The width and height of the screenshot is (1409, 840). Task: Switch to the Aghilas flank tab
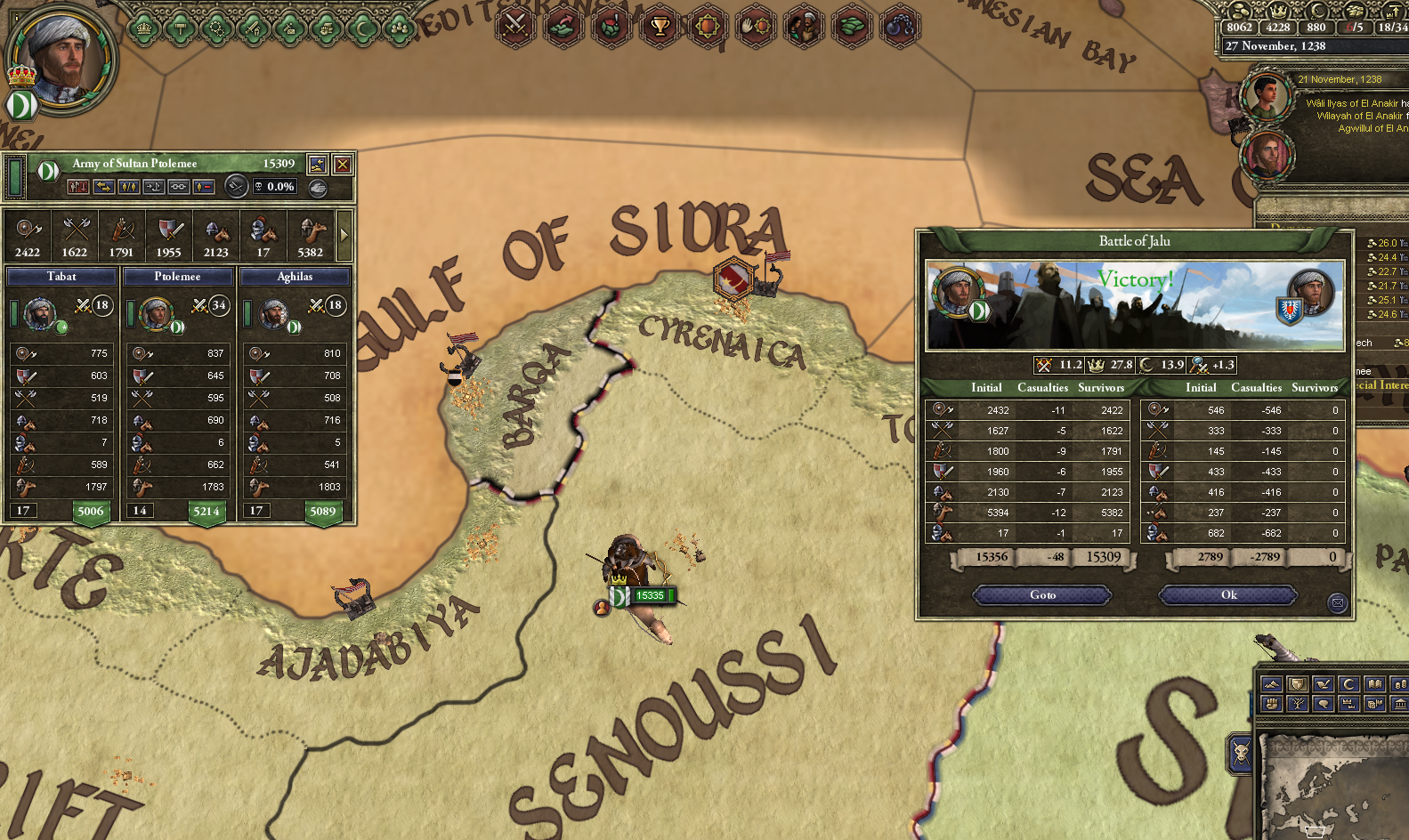295,276
